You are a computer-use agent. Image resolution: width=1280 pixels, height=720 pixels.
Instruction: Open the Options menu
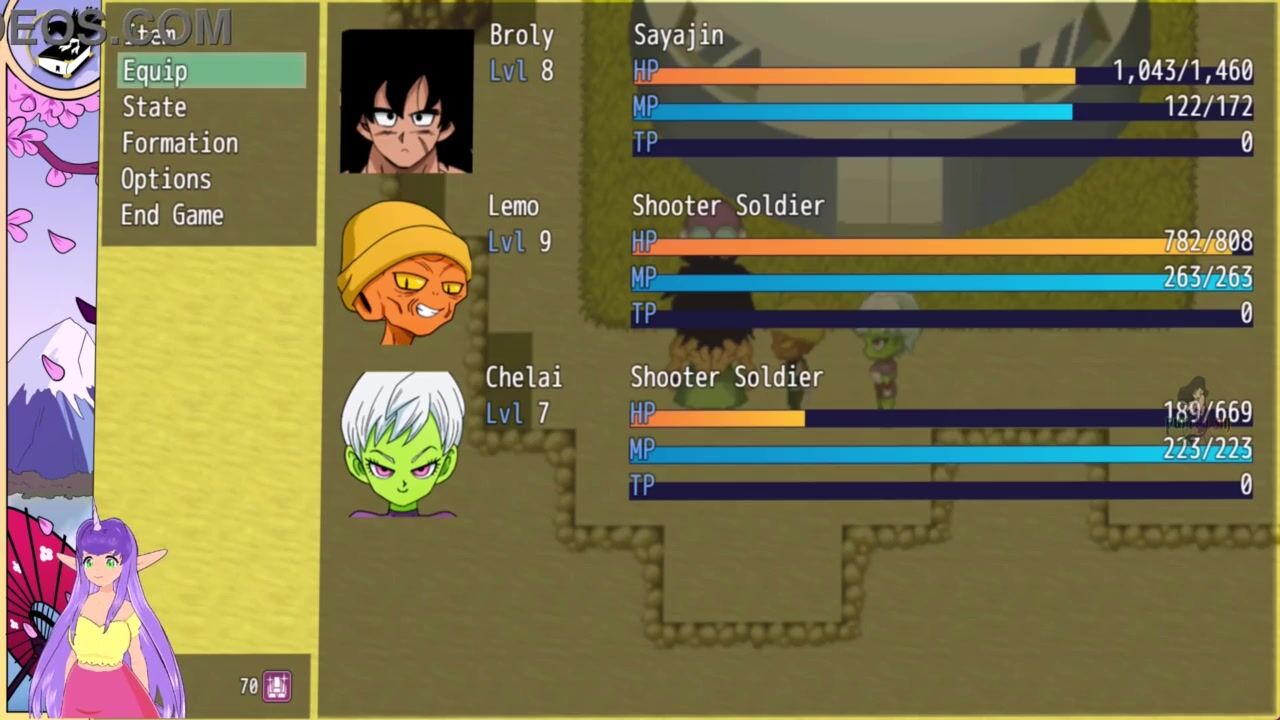tap(166, 179)
